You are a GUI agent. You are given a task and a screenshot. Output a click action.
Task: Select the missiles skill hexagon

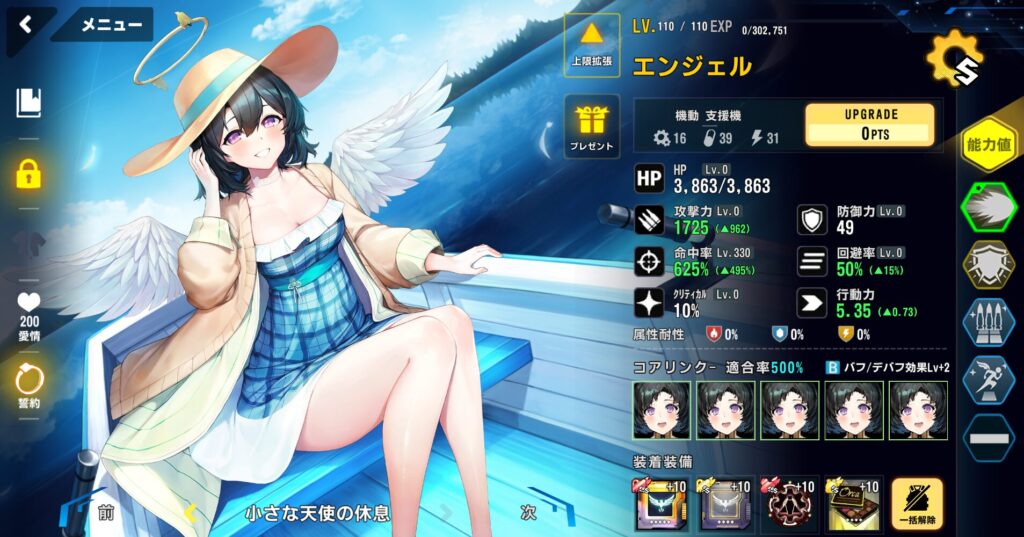(988, 323)
